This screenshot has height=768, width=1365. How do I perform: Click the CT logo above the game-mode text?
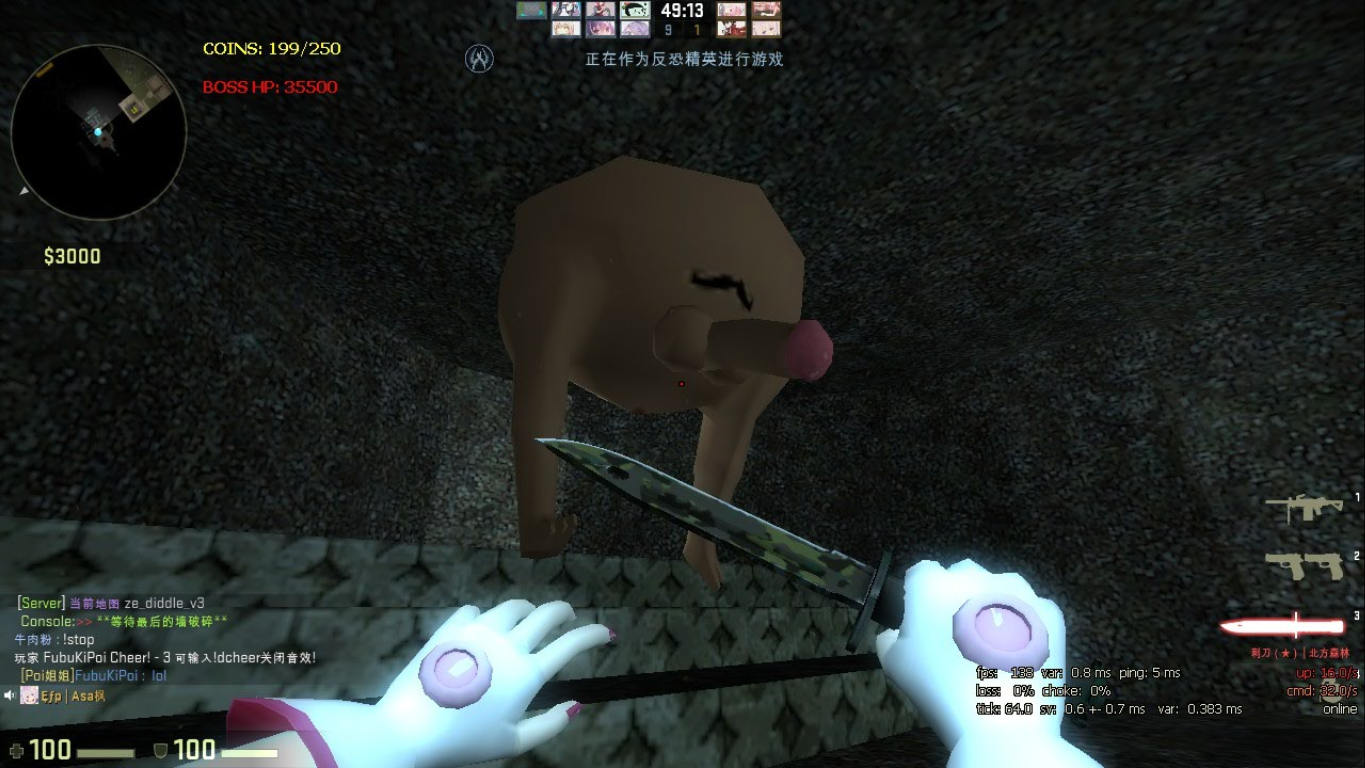478,58
